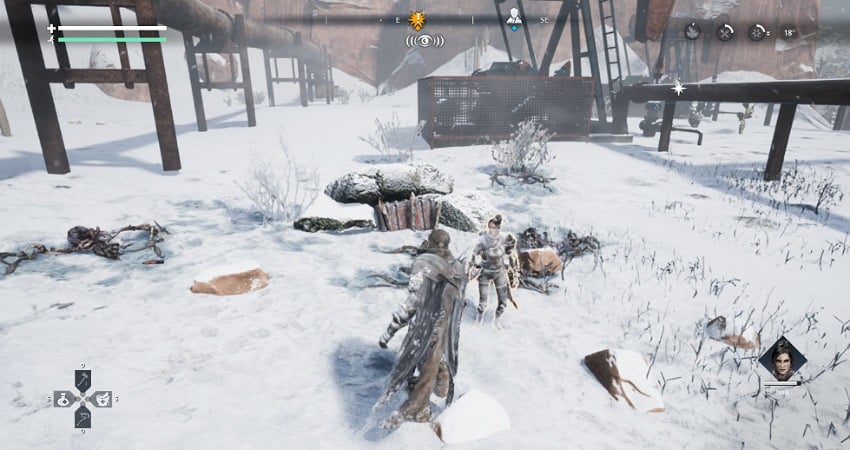Select the companion marker on the compass
This screenshot has width=850, height=450.
coord(514,17)
